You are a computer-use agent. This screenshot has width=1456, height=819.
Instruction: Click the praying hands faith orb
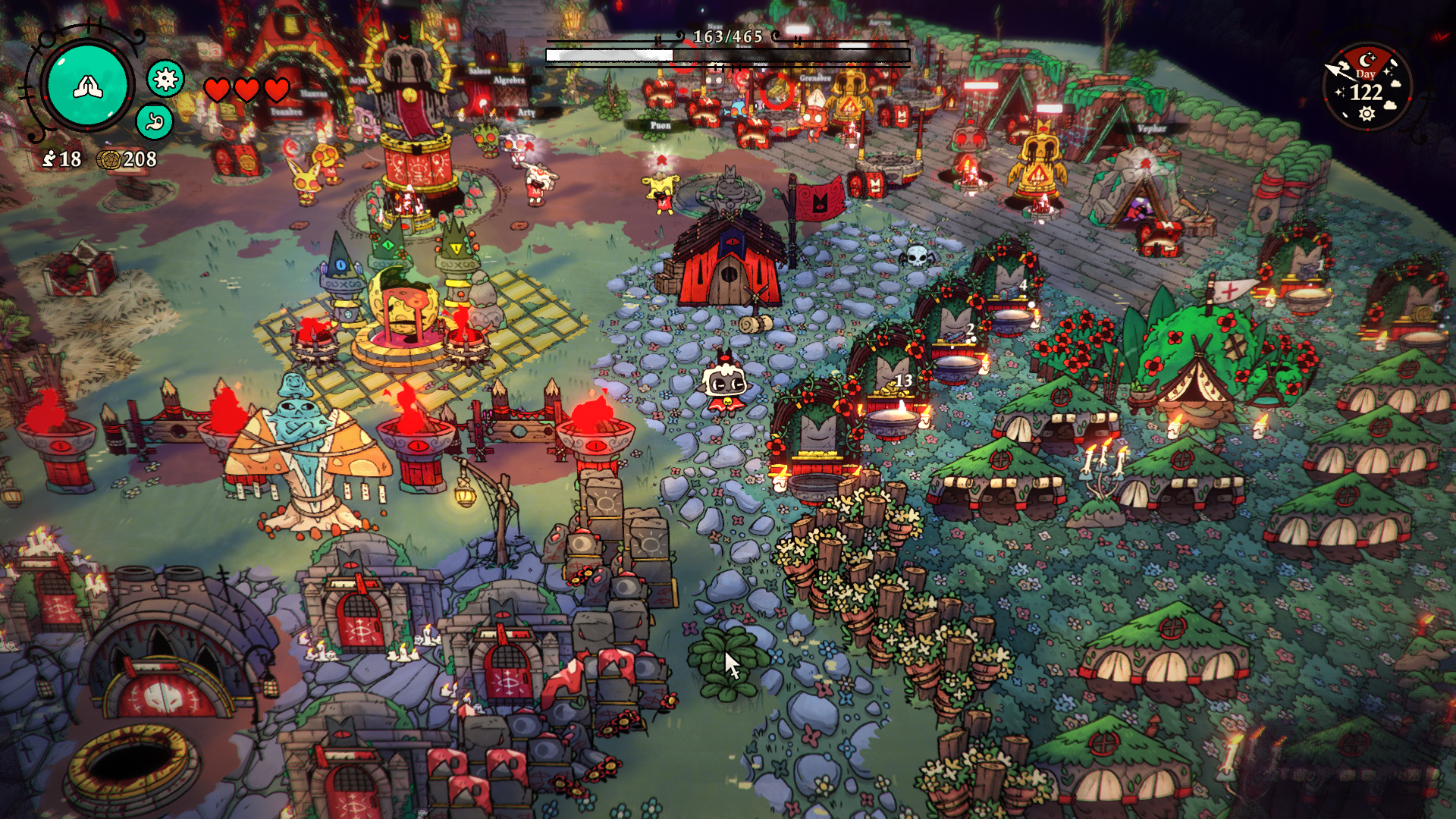click(x=88, y=85)
